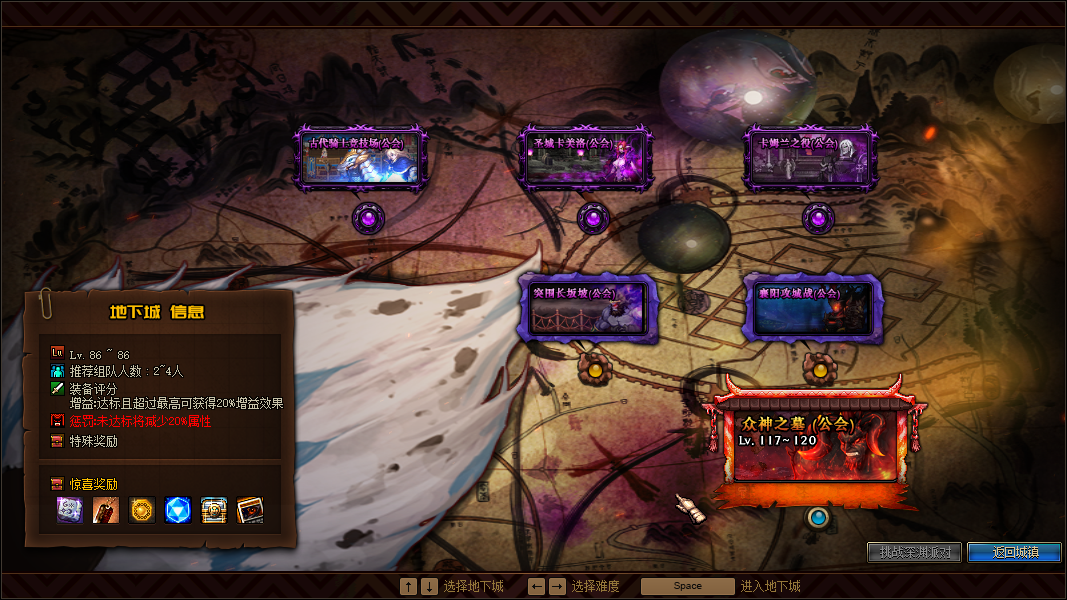
Task: Click the yellow node below 突围长坂坡
Action: tap(595, 369)
